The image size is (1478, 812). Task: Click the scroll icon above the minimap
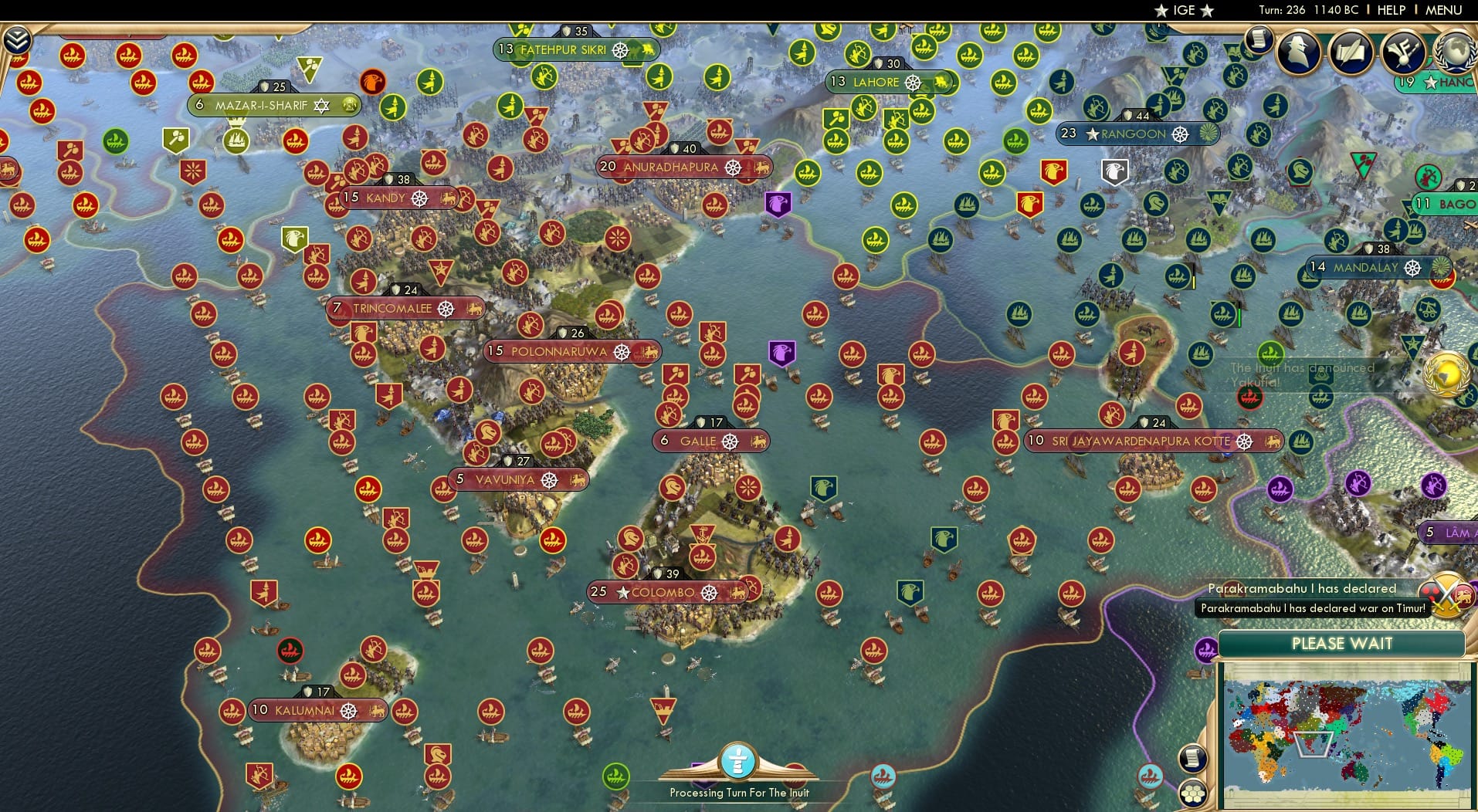point(1194,758)
